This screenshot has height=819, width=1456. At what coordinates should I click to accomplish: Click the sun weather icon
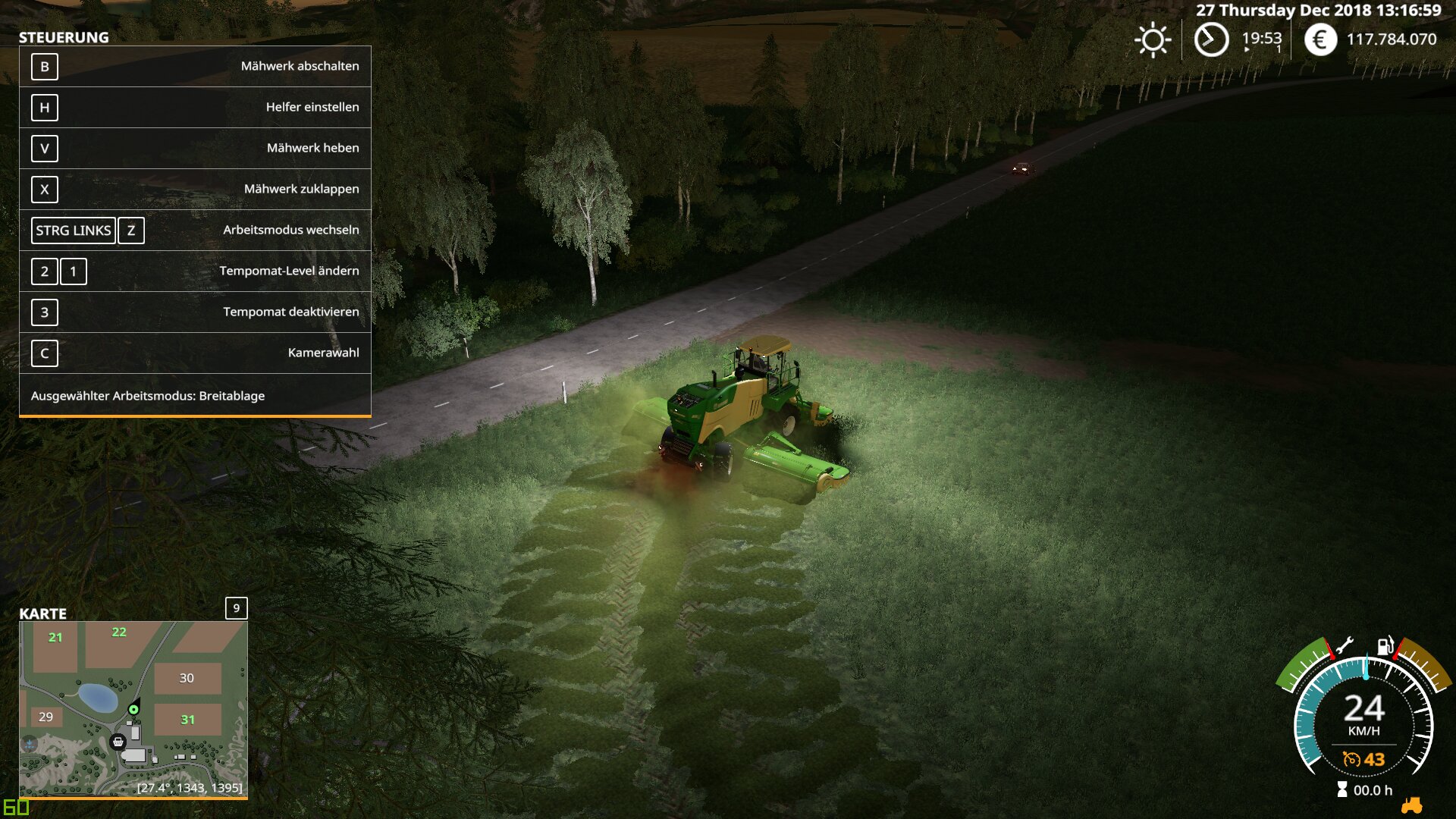[x=1153, y=40]
